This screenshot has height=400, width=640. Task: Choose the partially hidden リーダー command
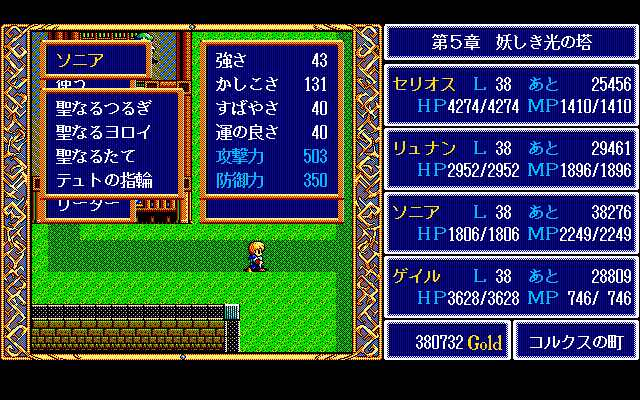pos(88,205)
